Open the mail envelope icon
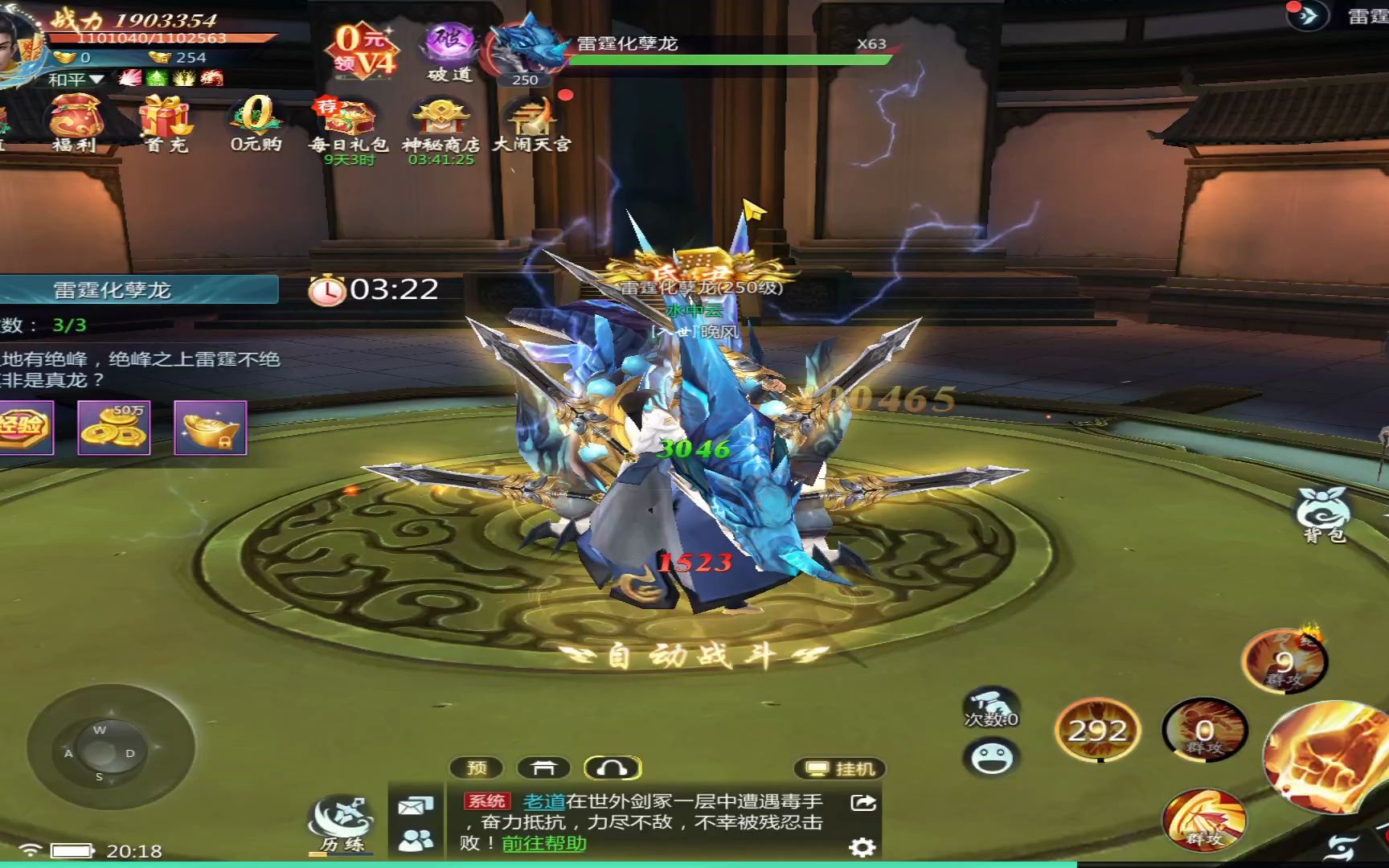This screenshot has height=868, width=1389. pos(416,805)
